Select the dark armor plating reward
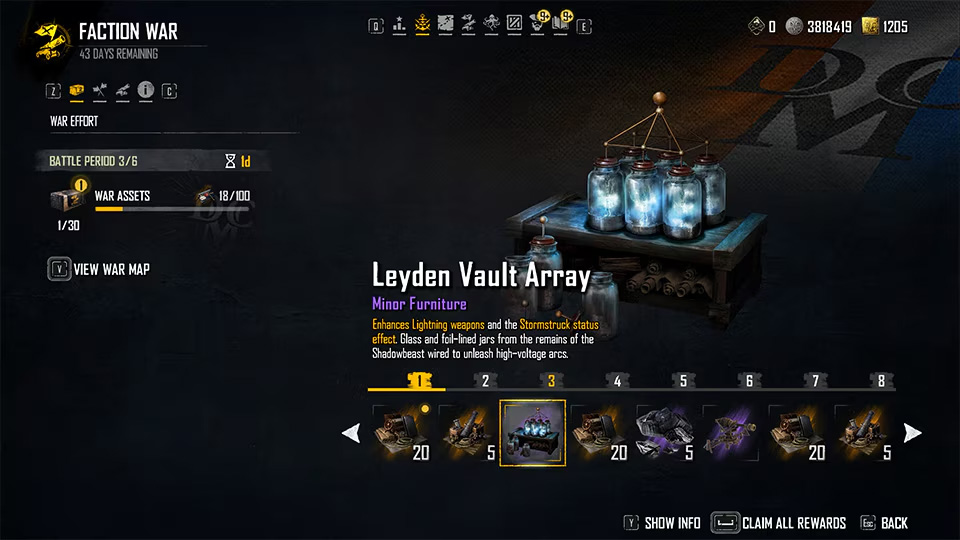Image resolution: width=960 pixels, height=540 pixels. pyautogui.click(x=665, y=433)
